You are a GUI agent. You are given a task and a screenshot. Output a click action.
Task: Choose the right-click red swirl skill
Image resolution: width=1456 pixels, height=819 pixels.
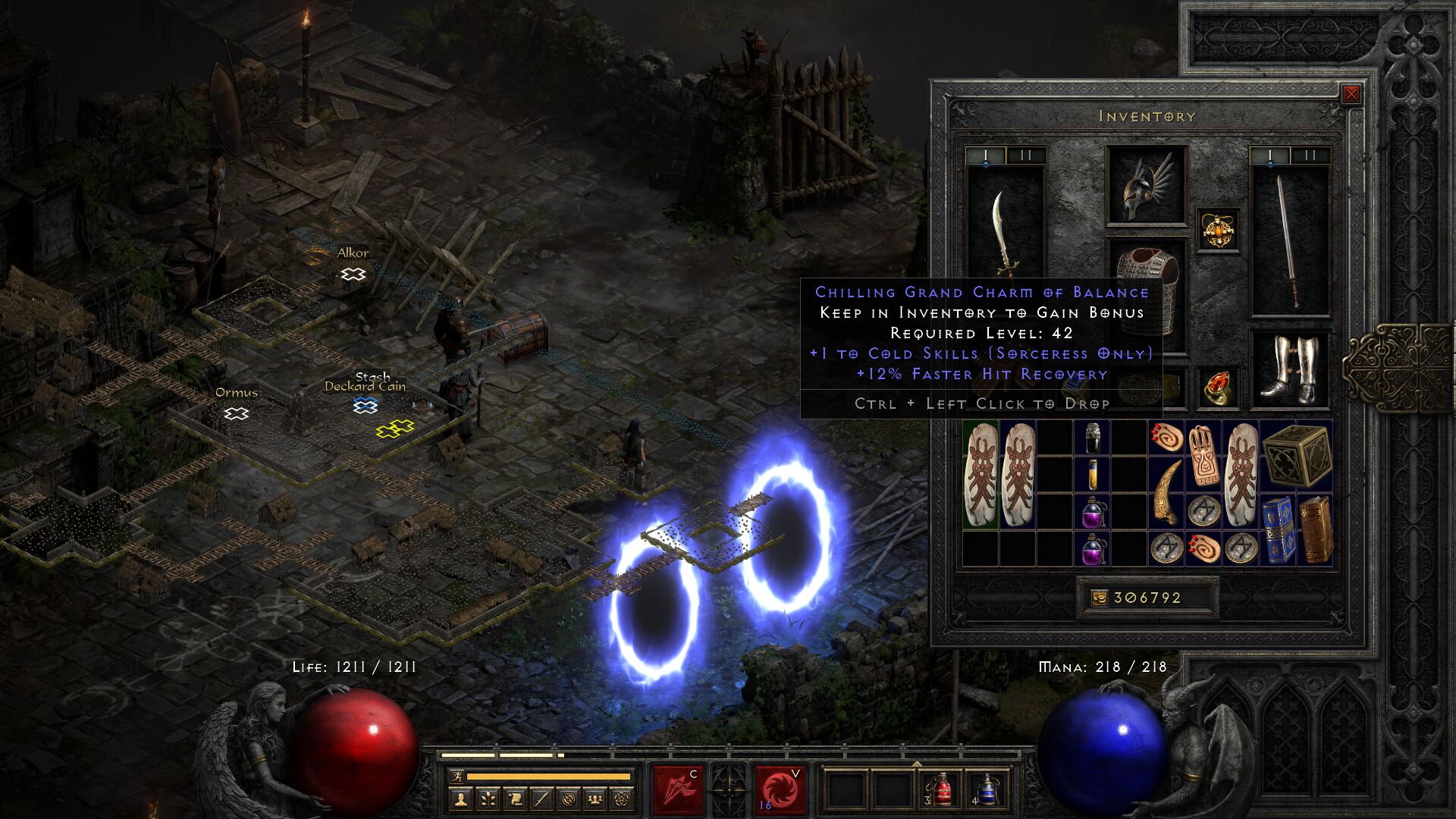click(x=779, y=789)
